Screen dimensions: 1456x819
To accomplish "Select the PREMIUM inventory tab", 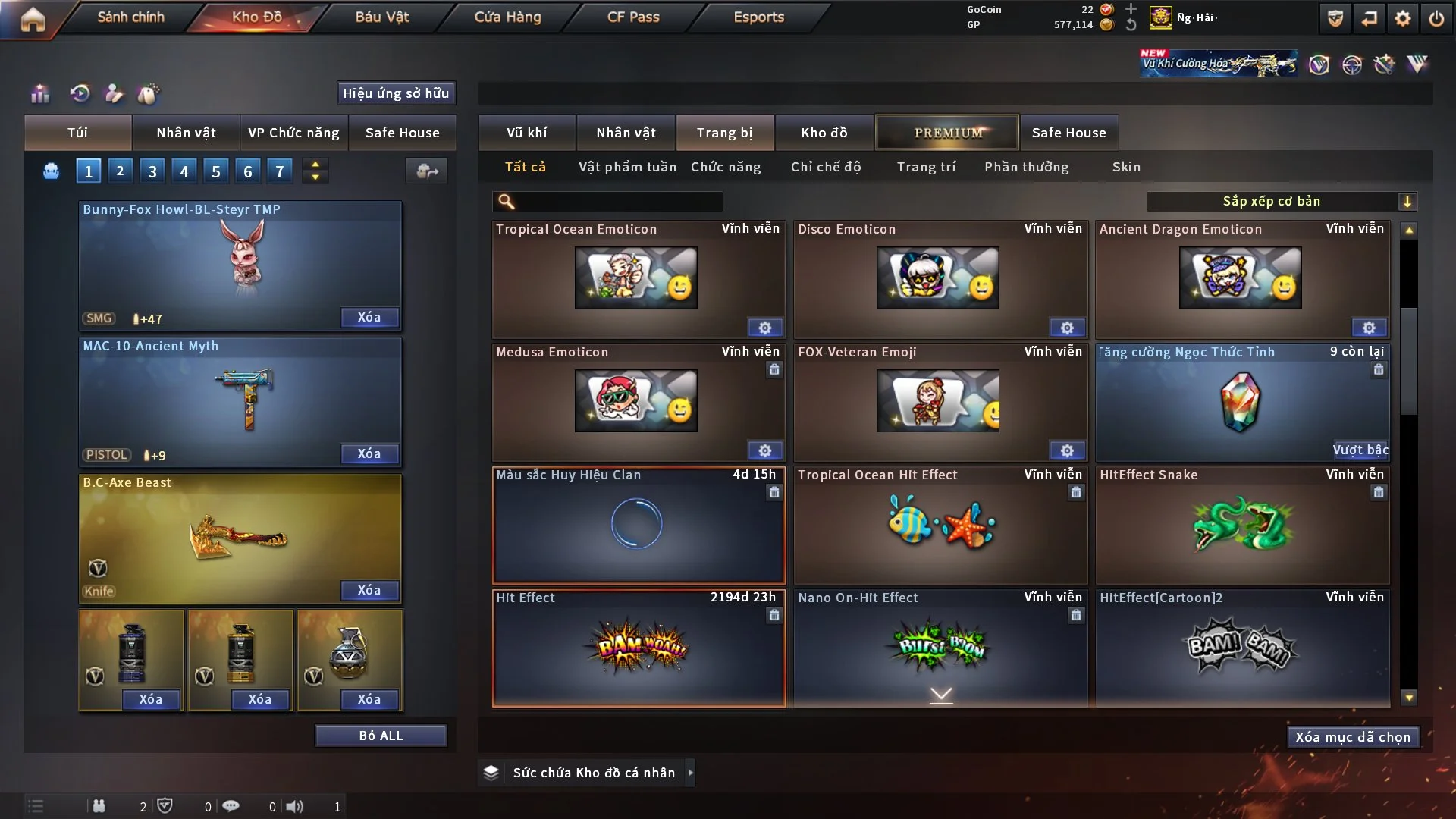I will click(947, 133).
